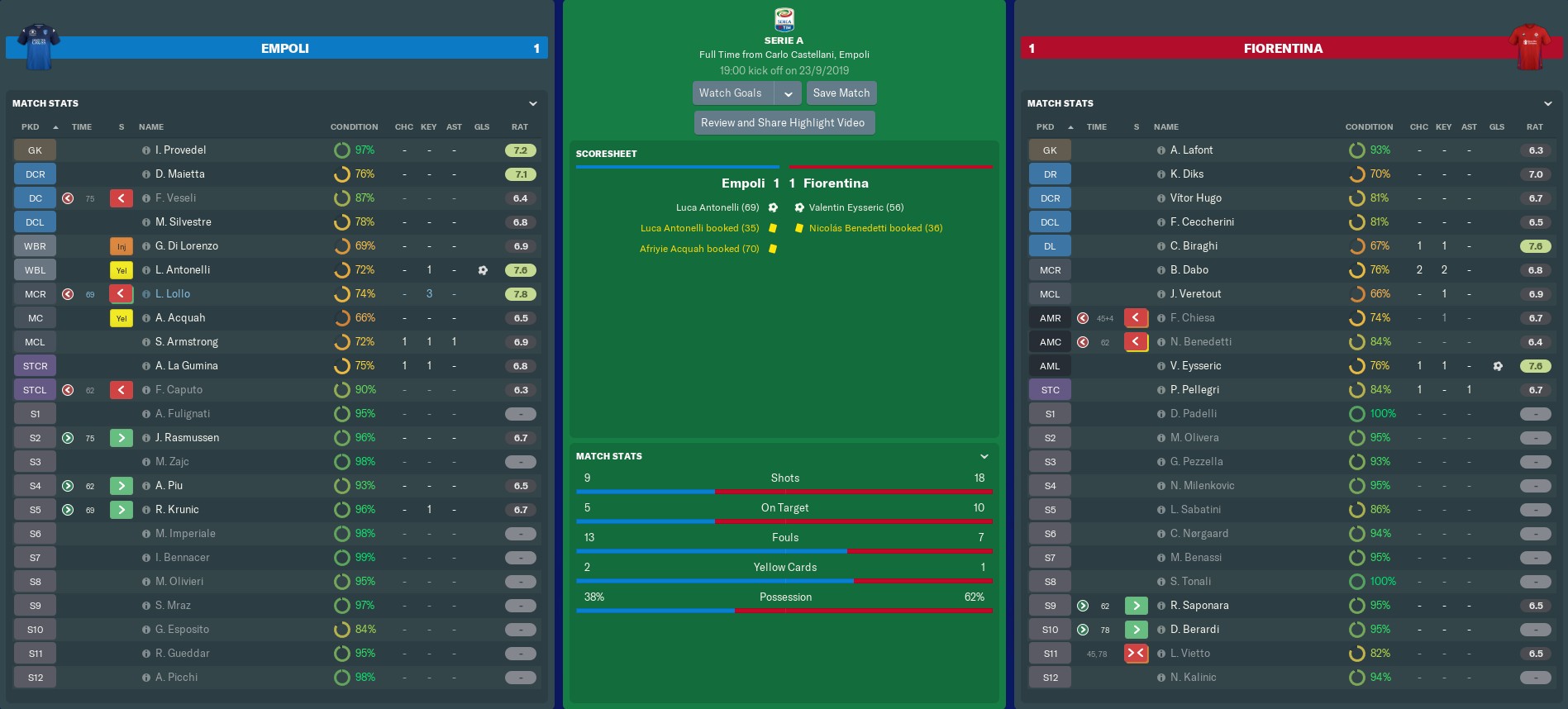Open the centre Match Stats panel dropdown
Viewport: 1568px width, 709px height.
click(984, 456)
